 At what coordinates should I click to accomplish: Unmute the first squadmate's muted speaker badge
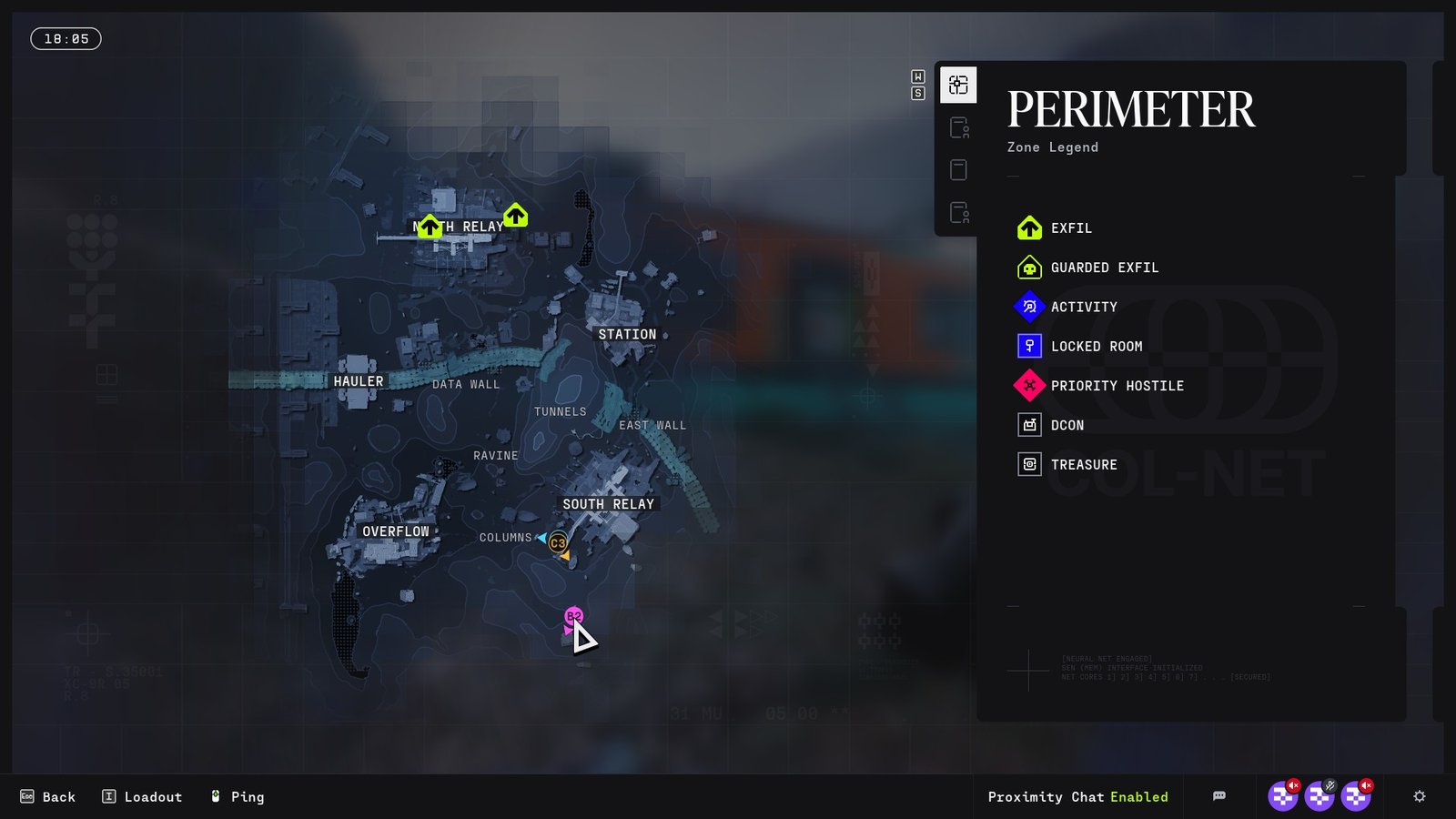click(1293, 785)
